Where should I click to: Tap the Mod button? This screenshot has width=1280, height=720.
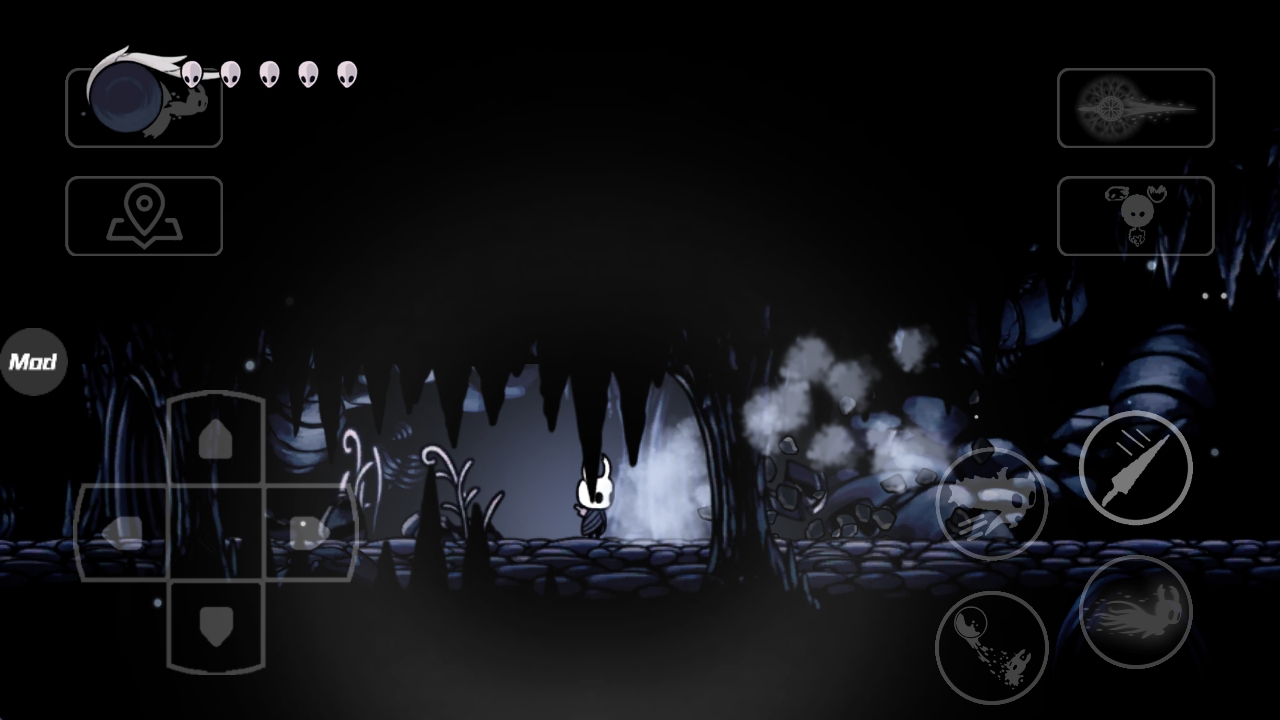(33, 361)
